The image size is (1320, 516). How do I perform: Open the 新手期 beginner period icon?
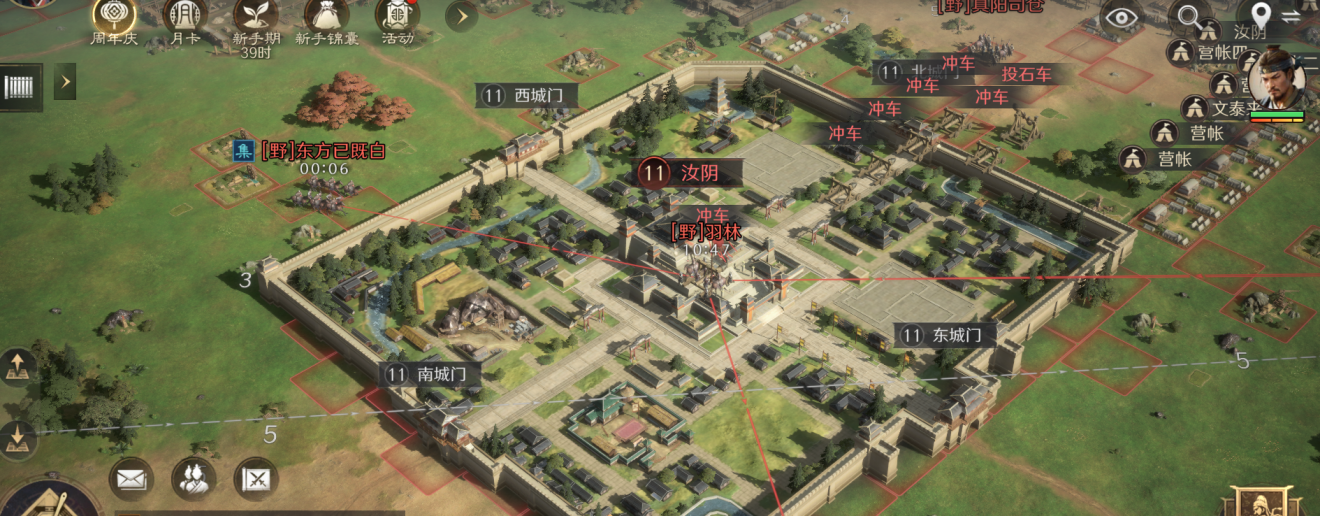257,16
